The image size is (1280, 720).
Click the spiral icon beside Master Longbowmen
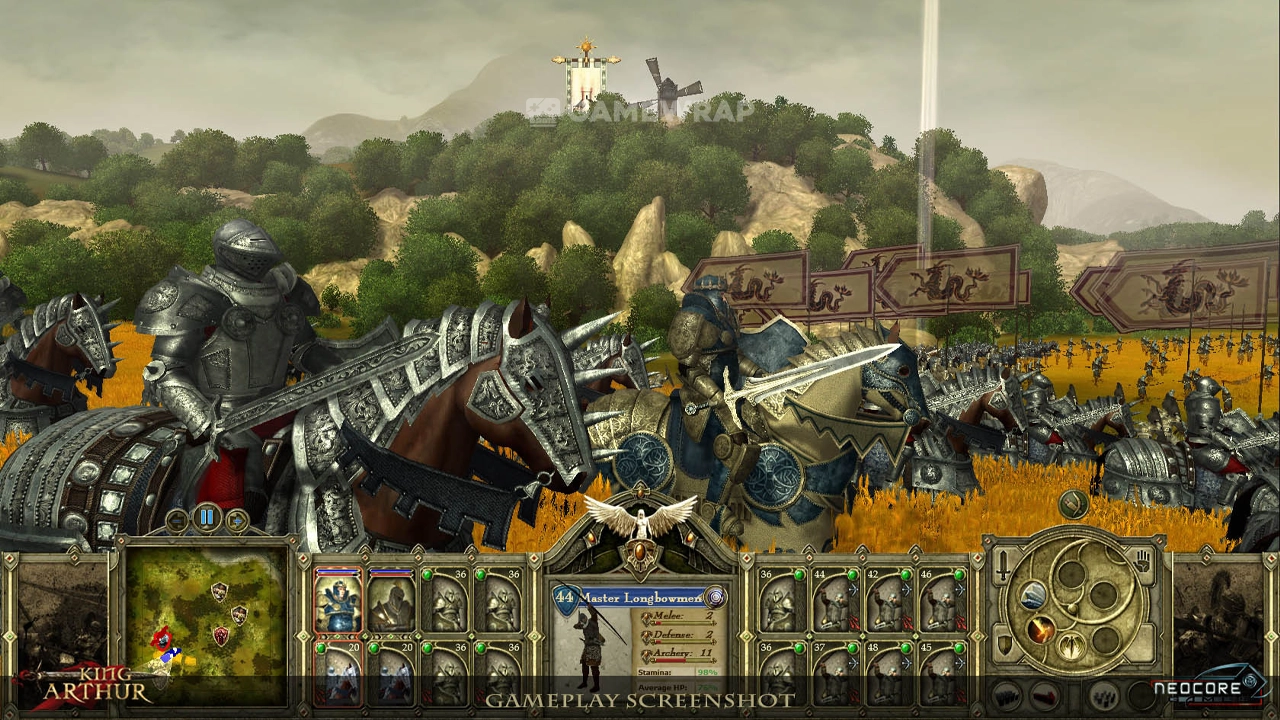[x=715, y=597]
